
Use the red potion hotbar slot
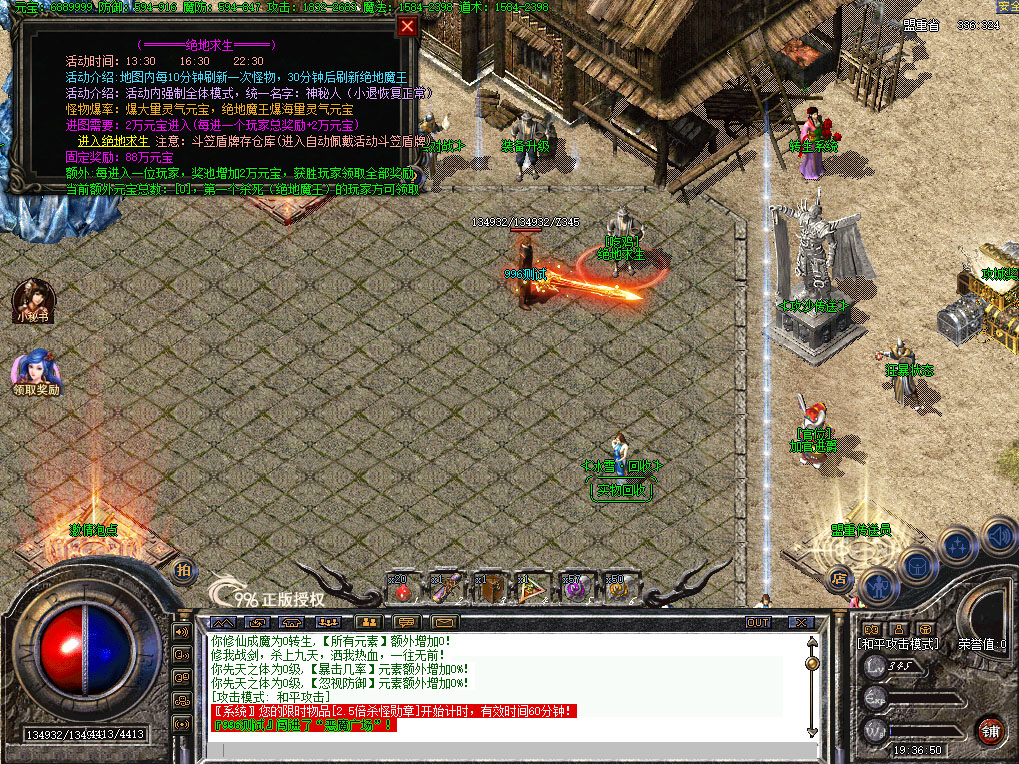[402, 590]
